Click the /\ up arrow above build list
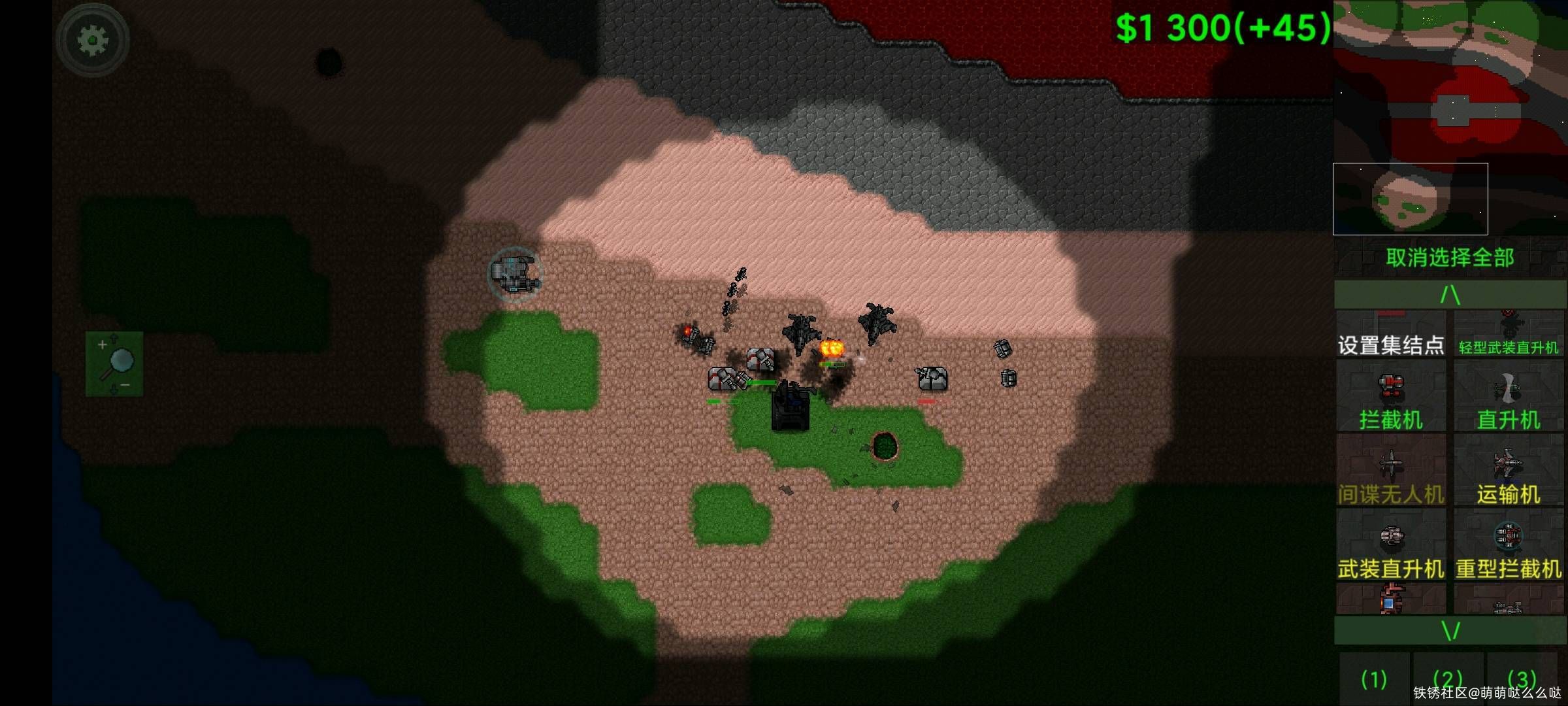This screenshot has height=706, width=1568. click(x=1450, y=295)
